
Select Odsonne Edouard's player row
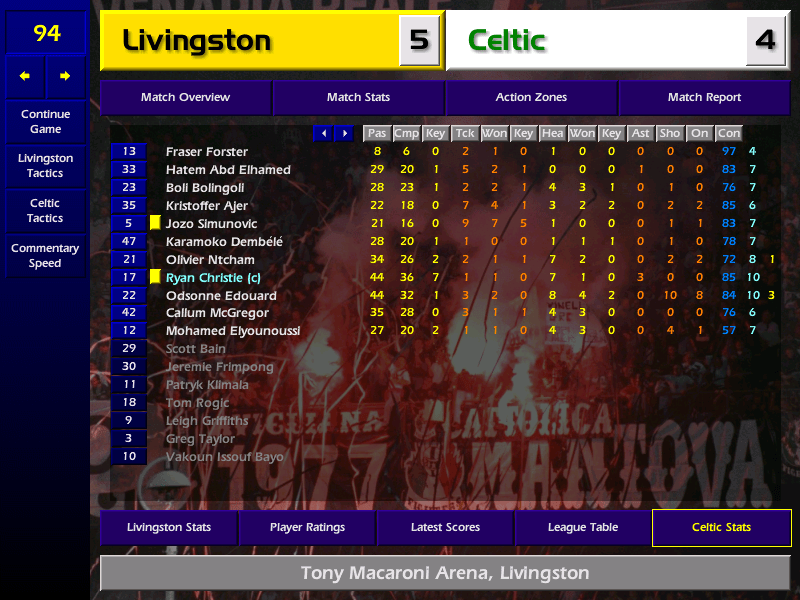pos(221,296)
